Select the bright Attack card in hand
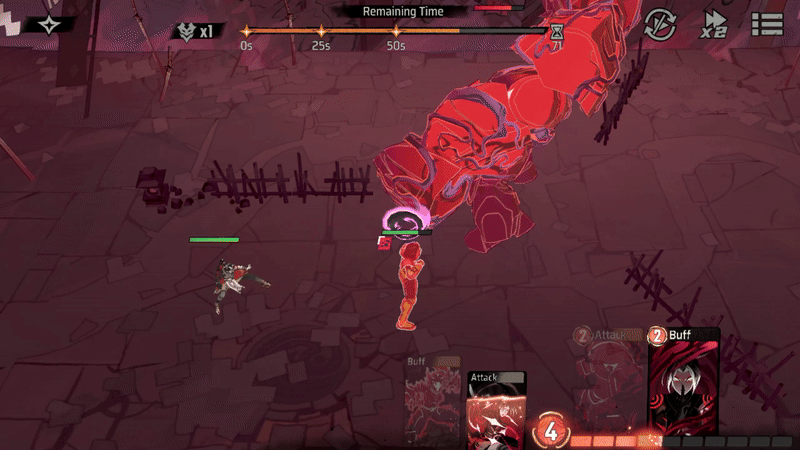This screenshot has height=450, width=800. point(497,410)
